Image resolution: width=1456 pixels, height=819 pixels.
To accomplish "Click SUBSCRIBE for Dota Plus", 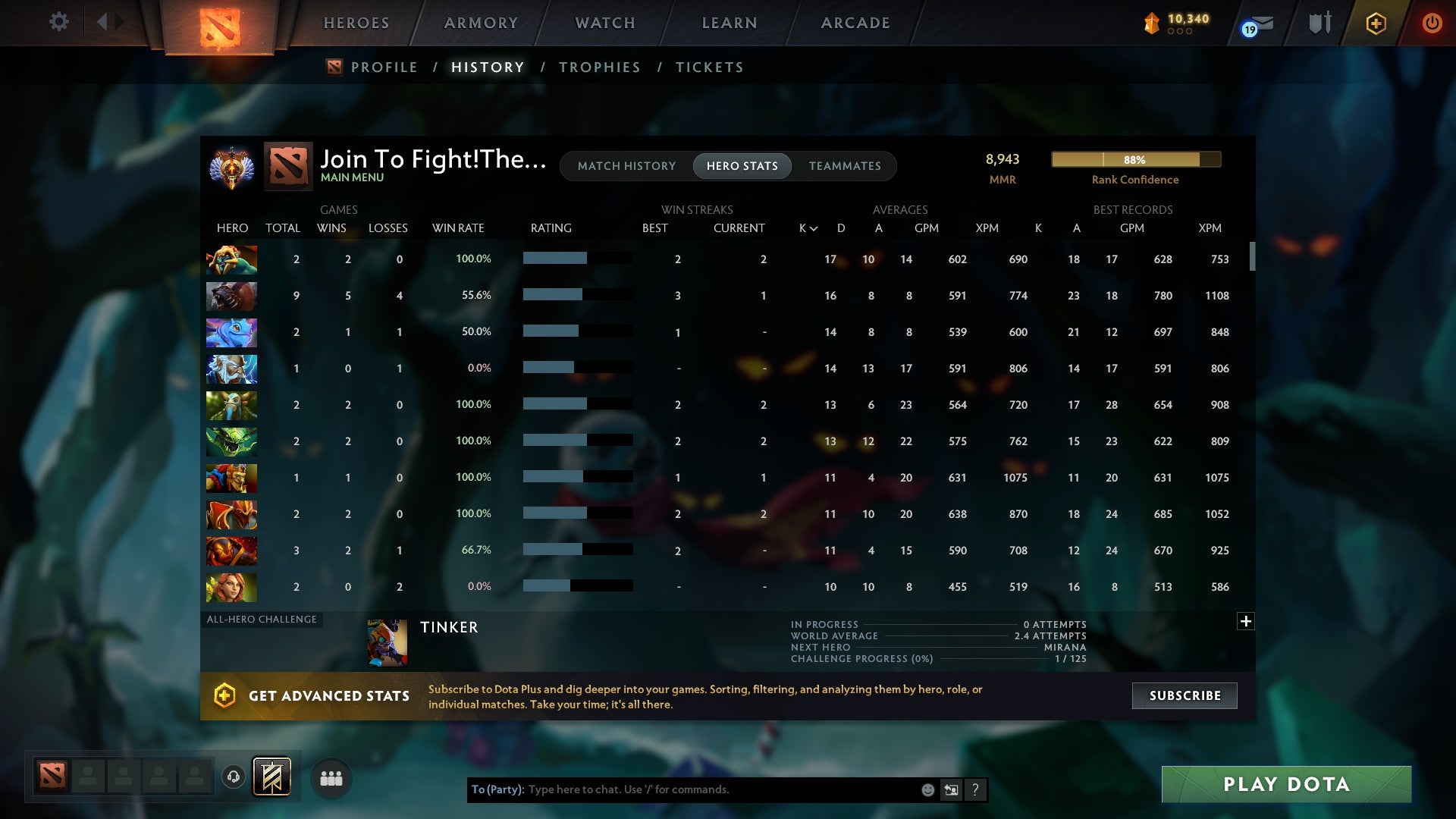I will [x=1184, y=695].
